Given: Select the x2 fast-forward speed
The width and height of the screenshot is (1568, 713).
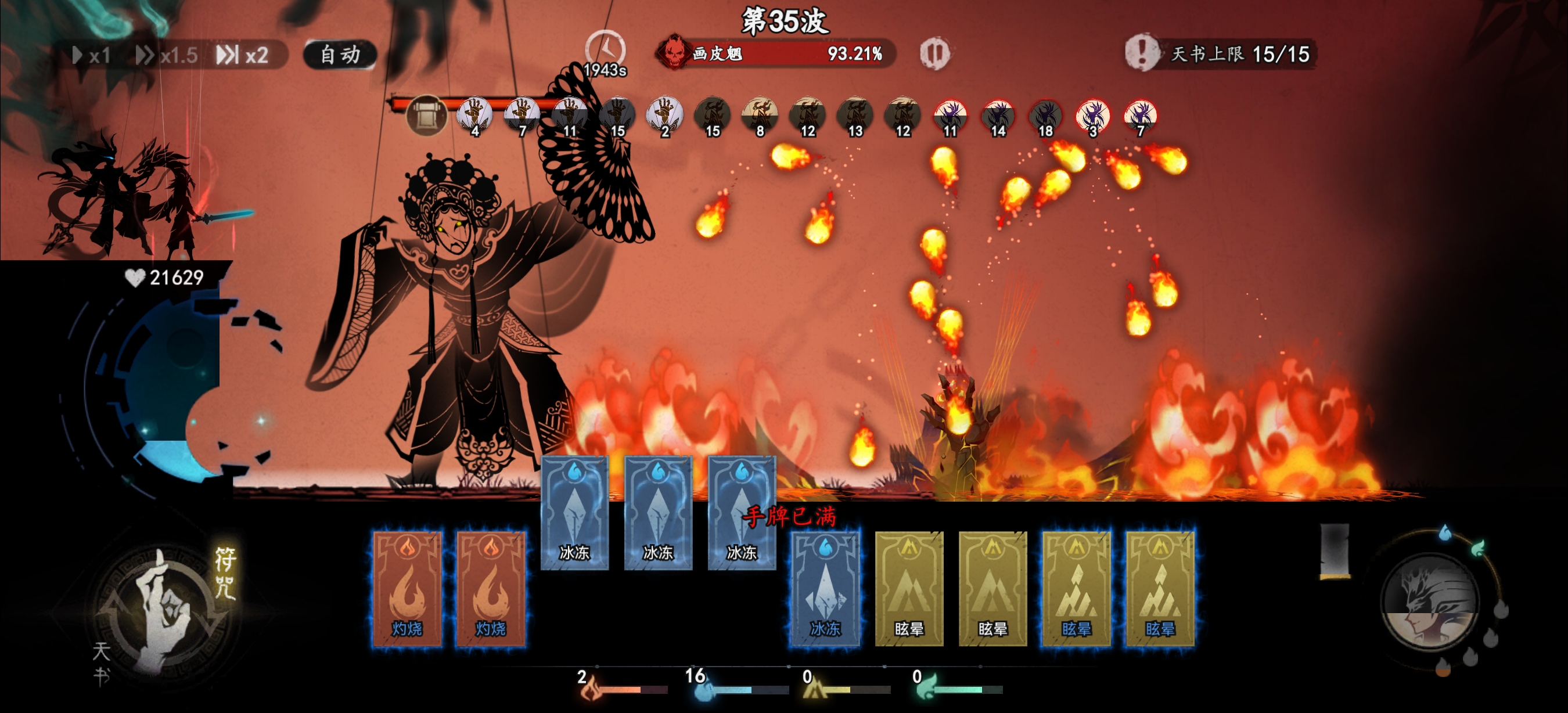Looking at the screenshot, I should pos(243,55).
